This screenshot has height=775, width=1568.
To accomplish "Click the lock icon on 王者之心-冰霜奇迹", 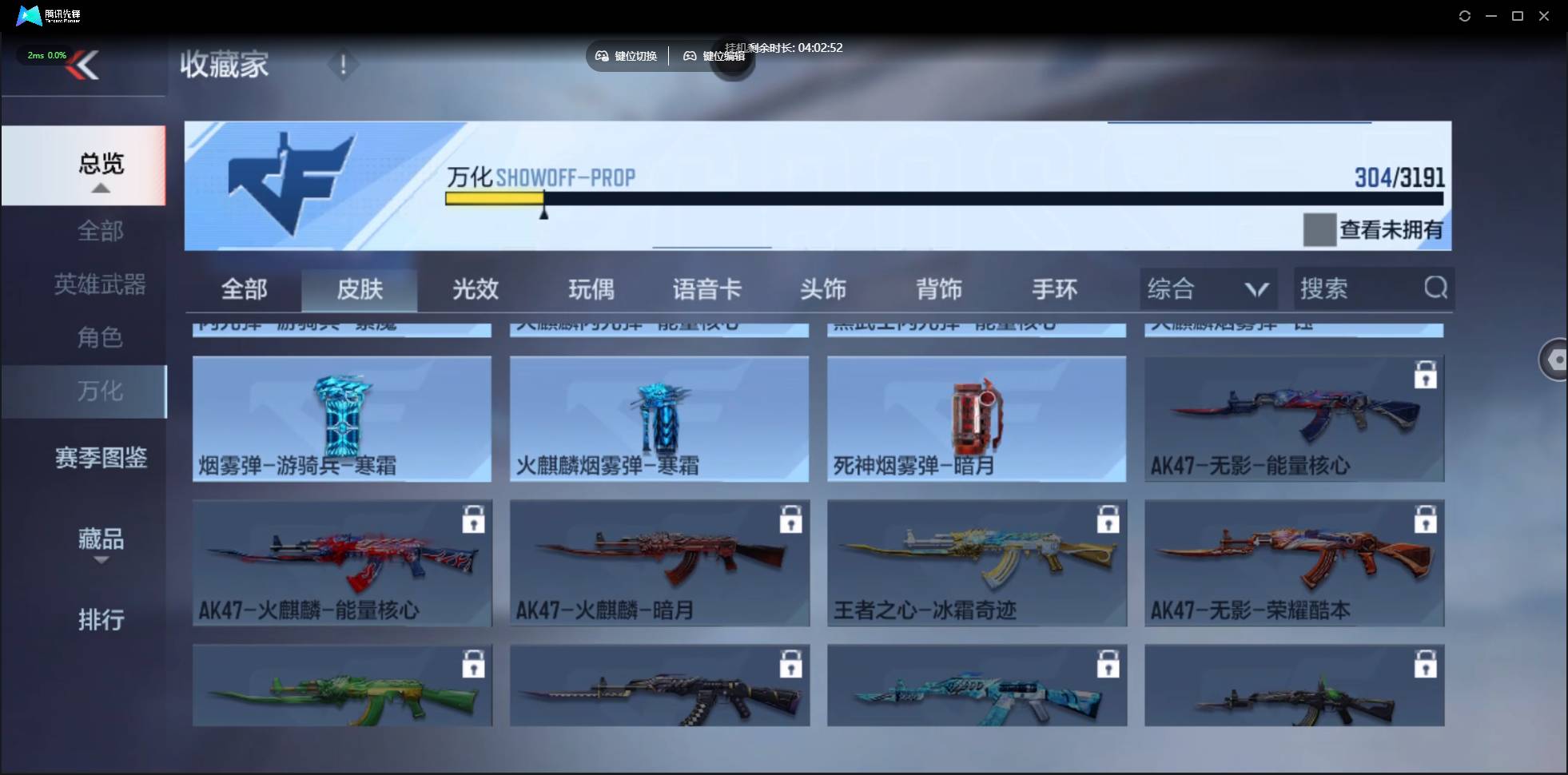I will click(x=1109, y=519).
